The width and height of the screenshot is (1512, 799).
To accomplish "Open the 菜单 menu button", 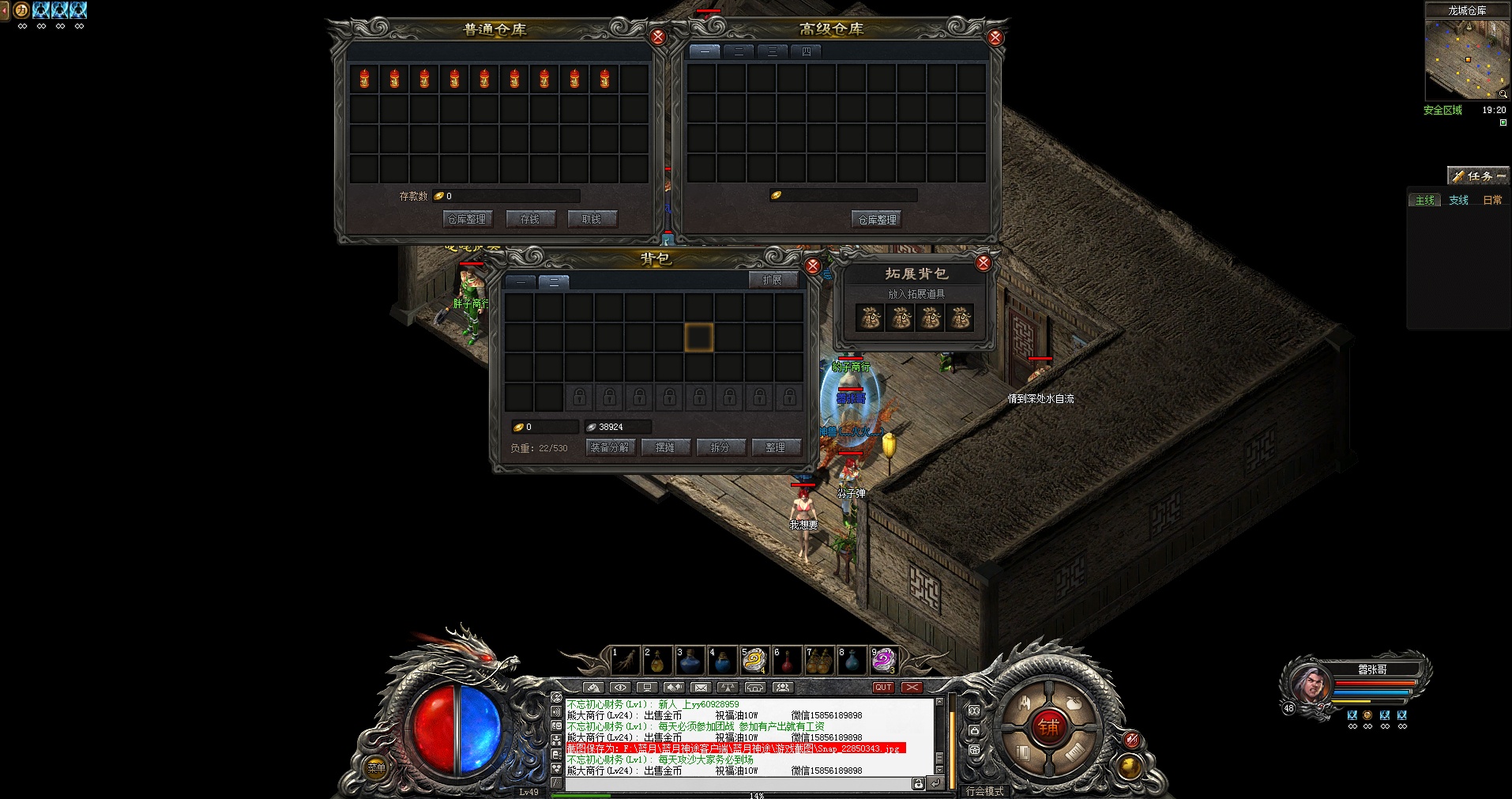I will point(377,767).
